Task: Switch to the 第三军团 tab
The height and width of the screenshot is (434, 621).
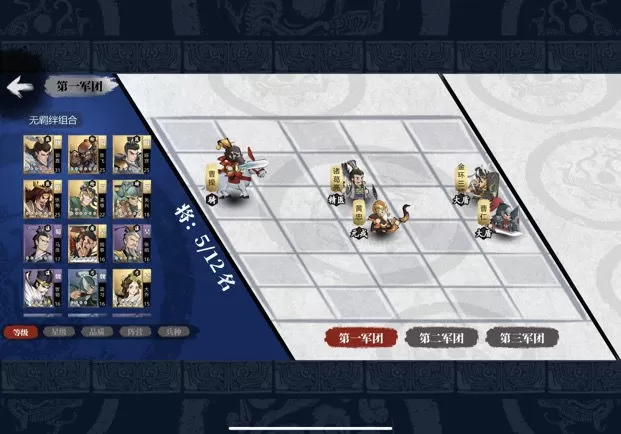Action: point(522,338)
